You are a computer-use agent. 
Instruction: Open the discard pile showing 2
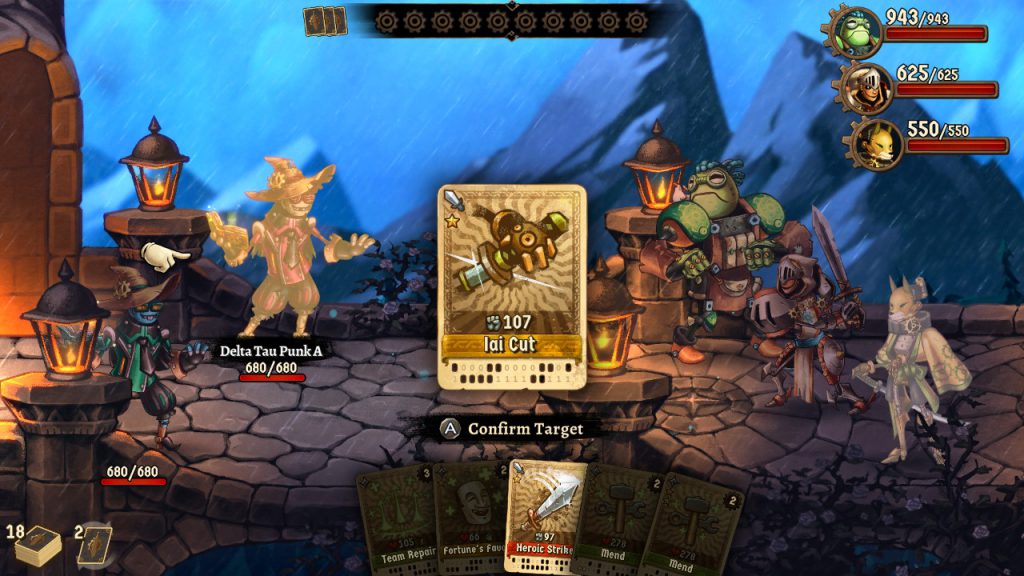point(93,546)
